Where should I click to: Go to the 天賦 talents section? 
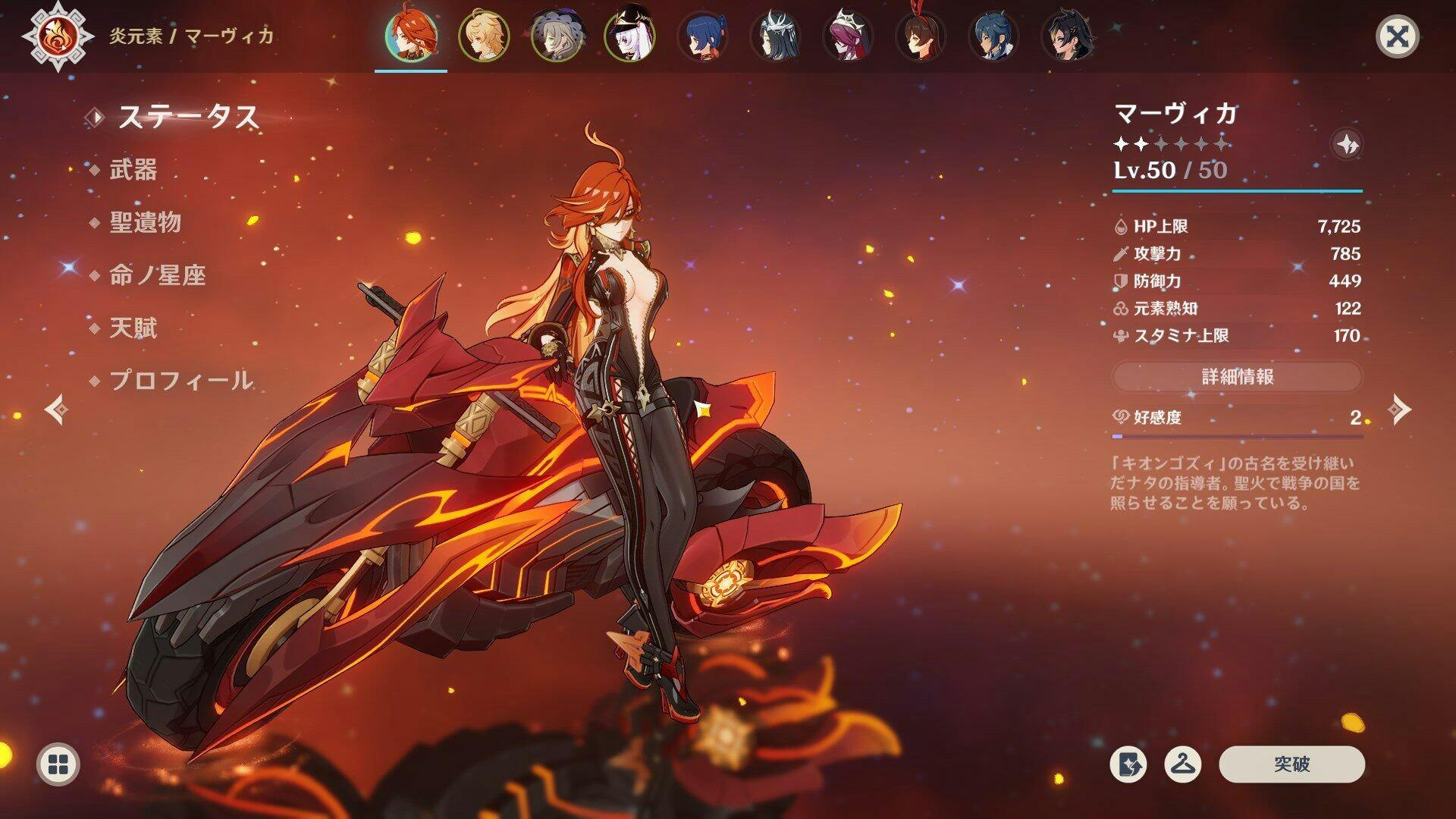click(x=133, y=328)
